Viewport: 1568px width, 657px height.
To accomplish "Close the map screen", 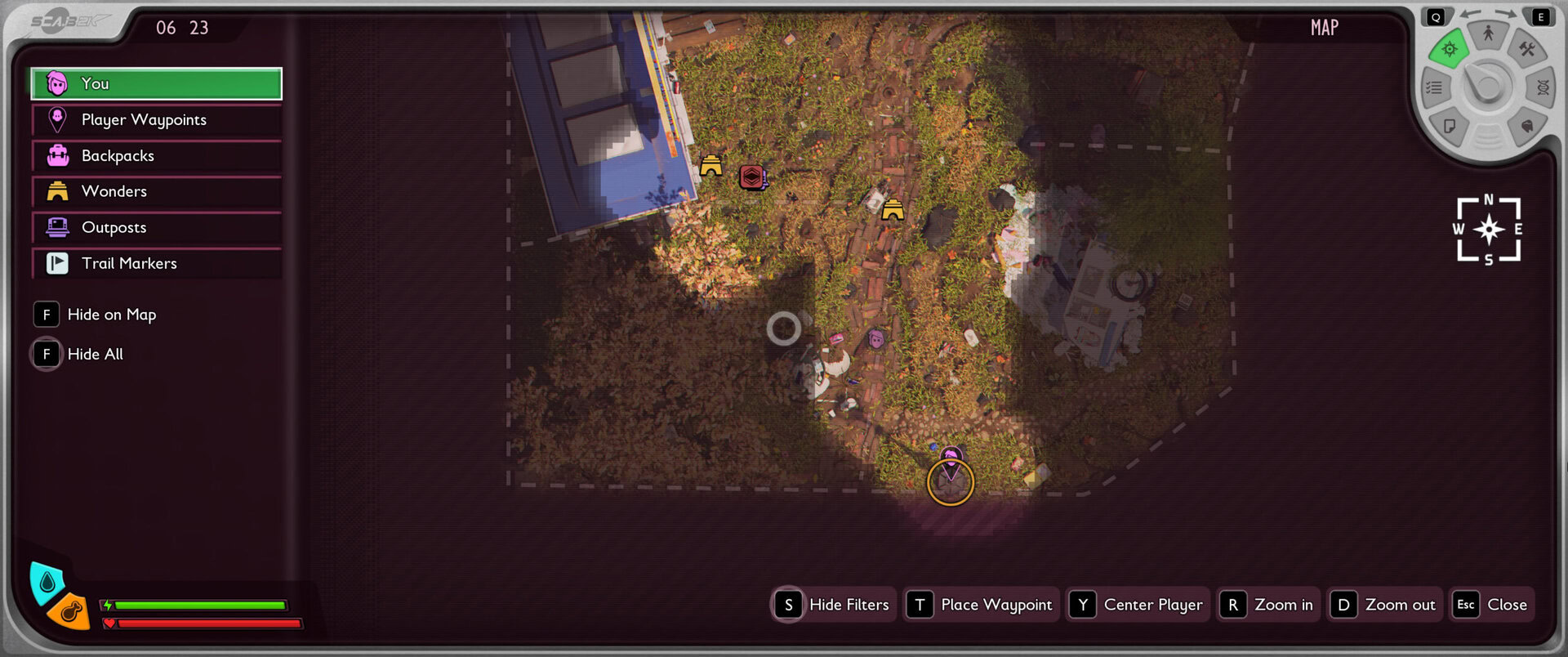I will (1491, 605).
